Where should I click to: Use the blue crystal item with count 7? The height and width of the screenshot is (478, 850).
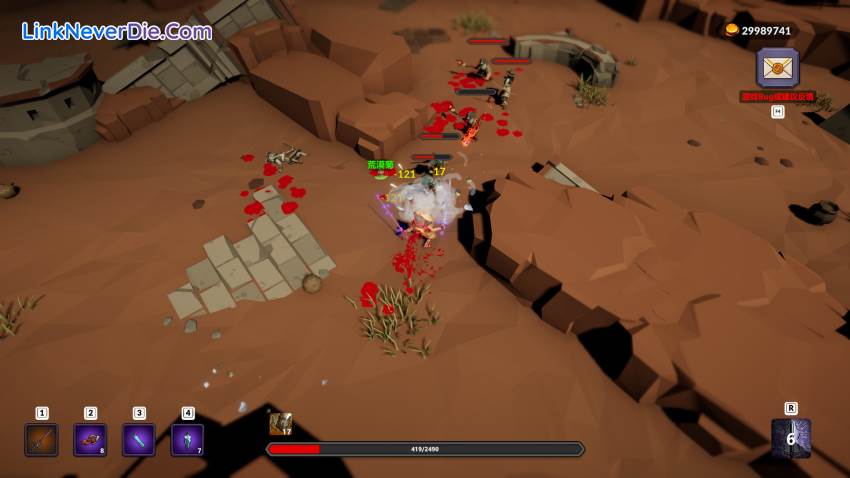(x=187, y=439)
